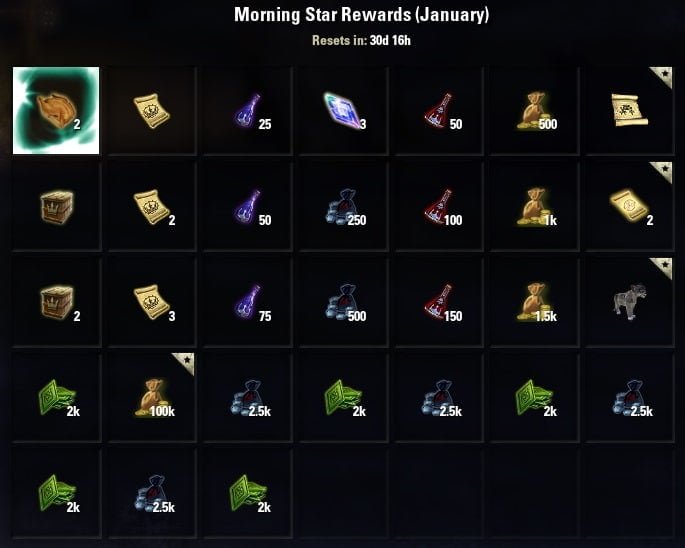Choose the dark gem pouch of 250
Image resolution: width=685 pixels, height=548 pixels.
tap(344, 206)
